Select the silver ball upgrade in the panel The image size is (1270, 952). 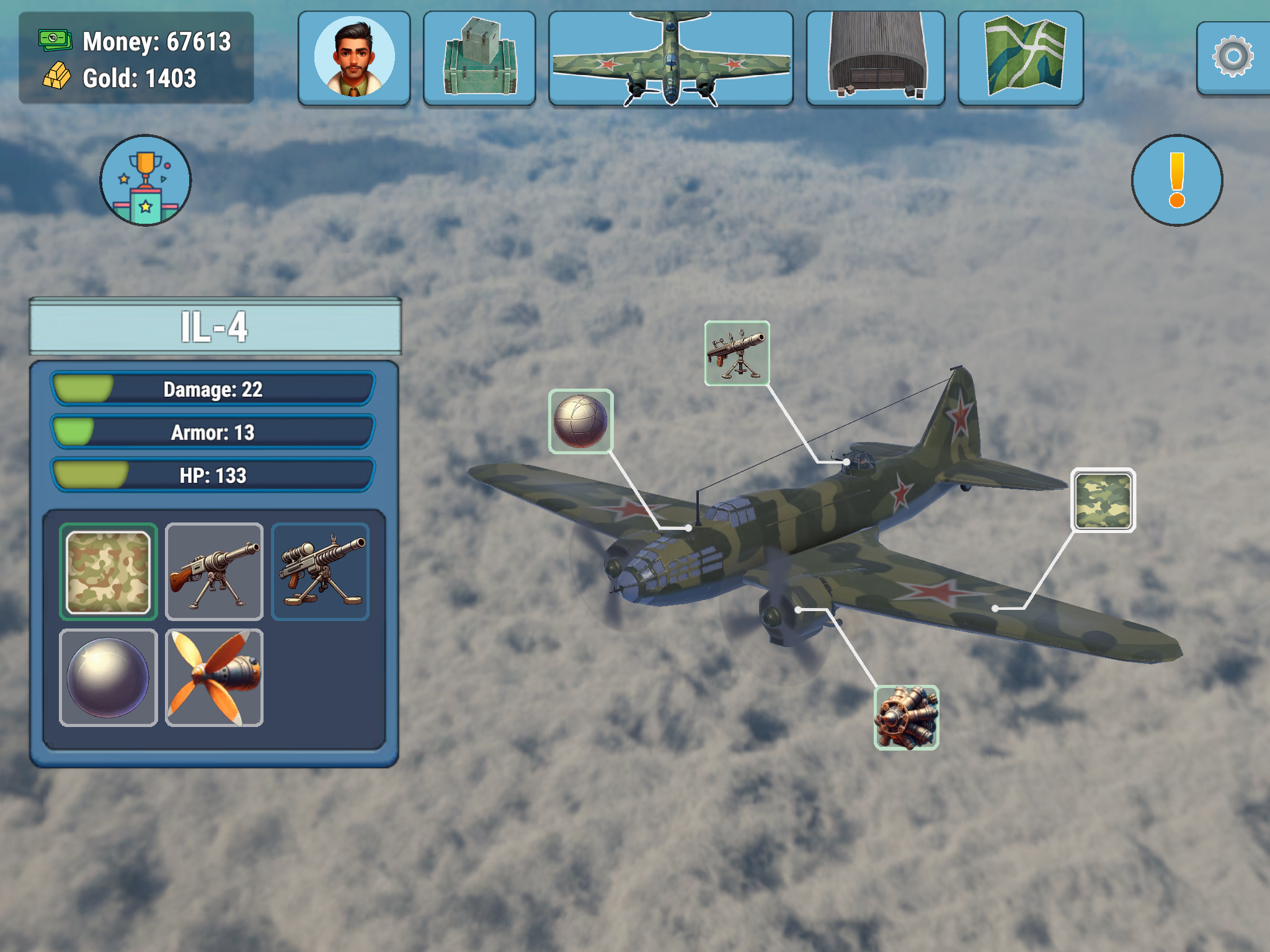coord(109,676)
